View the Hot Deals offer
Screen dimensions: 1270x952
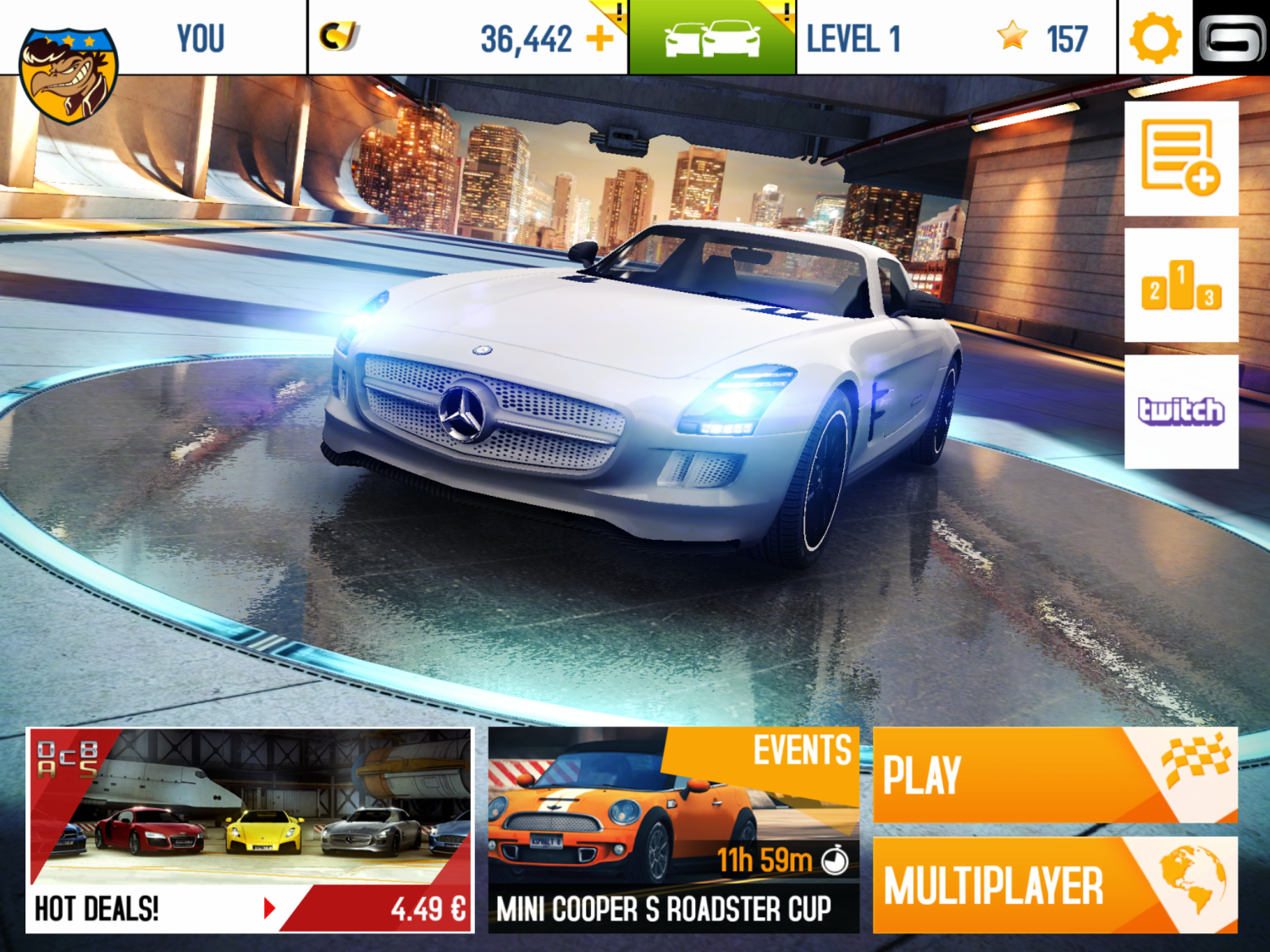pyautogui.click(x=250, y=830)
